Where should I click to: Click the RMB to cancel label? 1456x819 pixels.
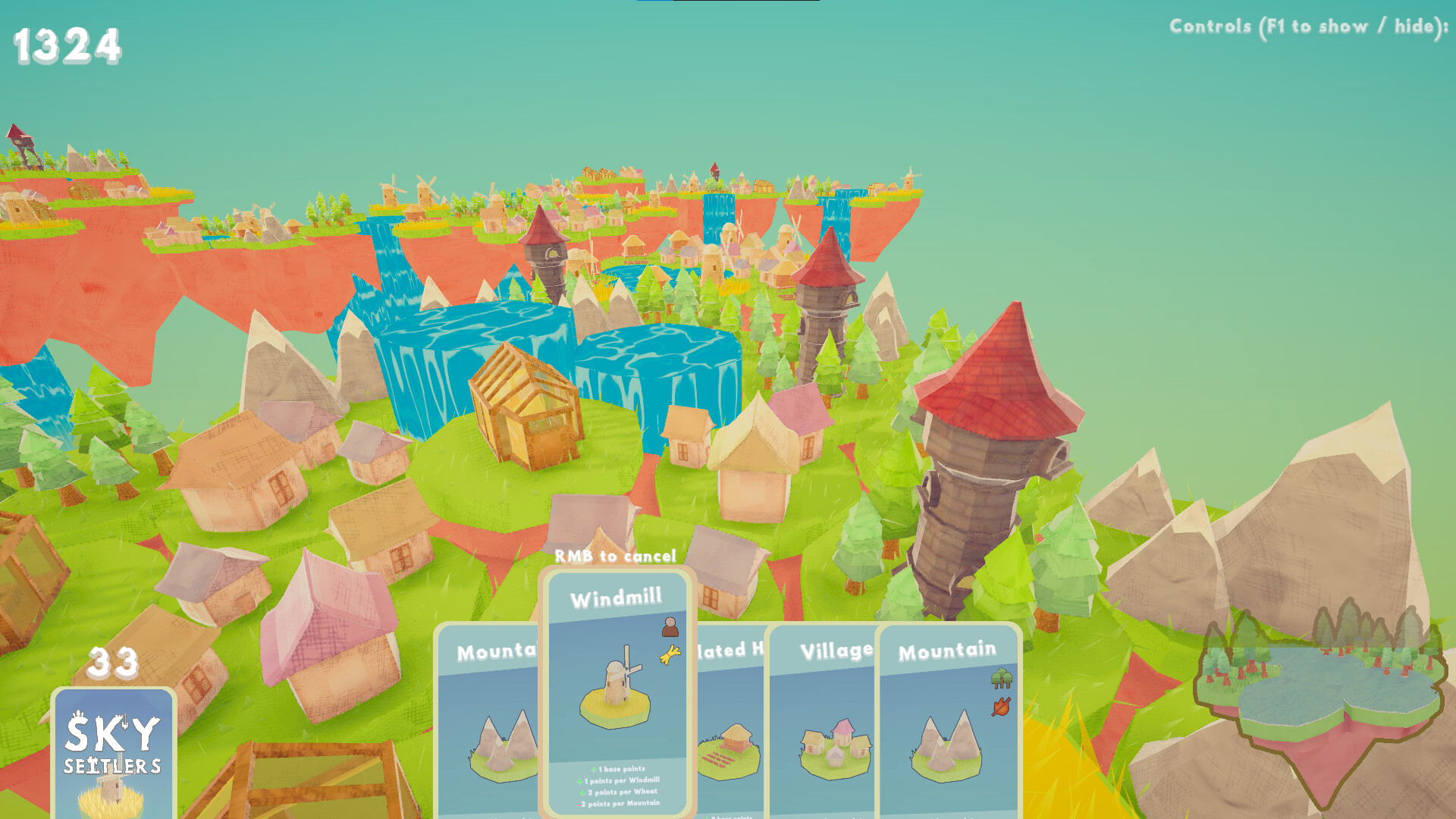[616, 556]
